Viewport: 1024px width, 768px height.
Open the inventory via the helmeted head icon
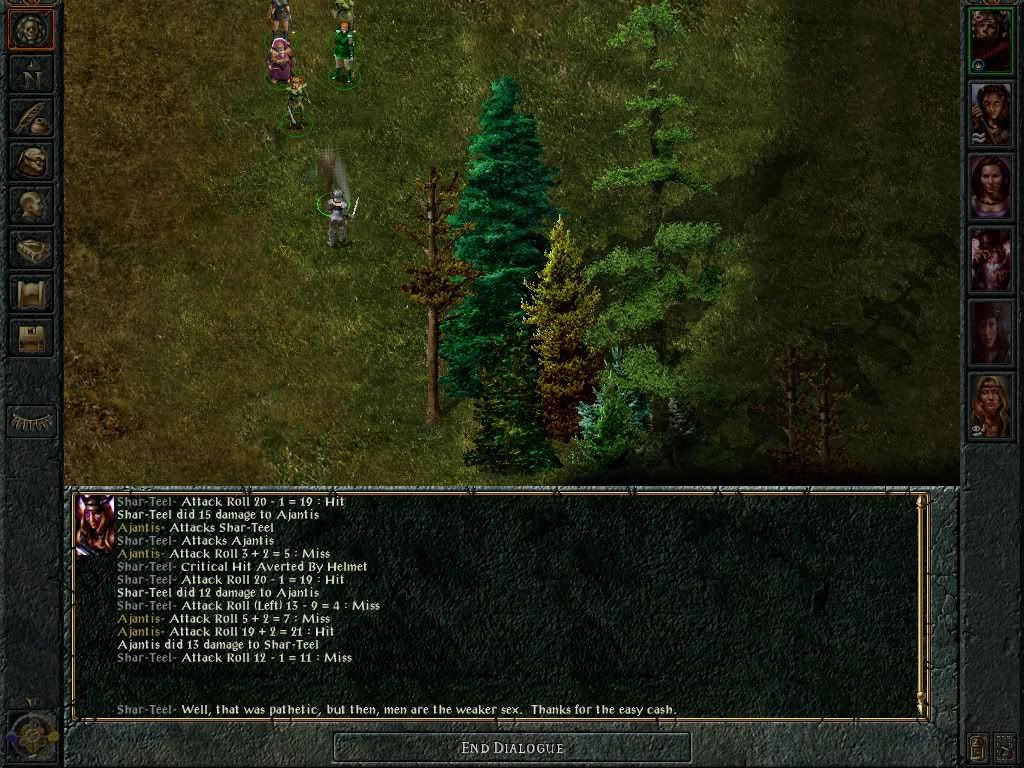click(x=31, y=162)
